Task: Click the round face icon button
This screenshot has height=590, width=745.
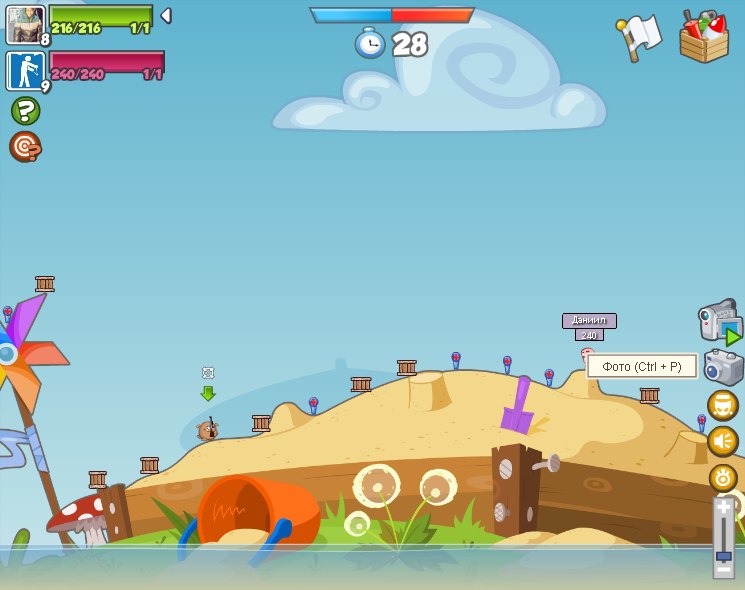Action: coord(722,405)
